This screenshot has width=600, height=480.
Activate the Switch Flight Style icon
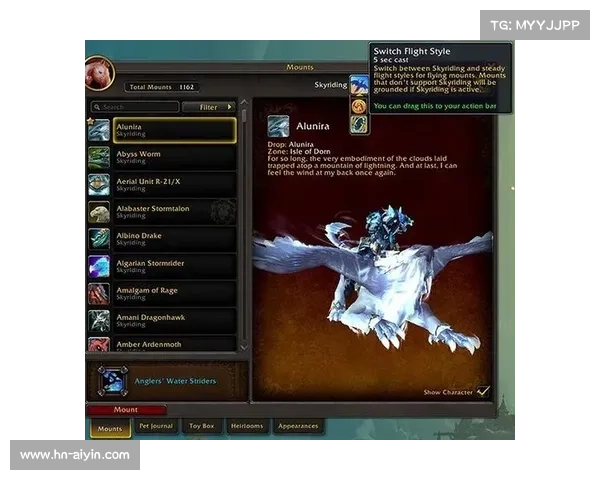pos(358,86)
